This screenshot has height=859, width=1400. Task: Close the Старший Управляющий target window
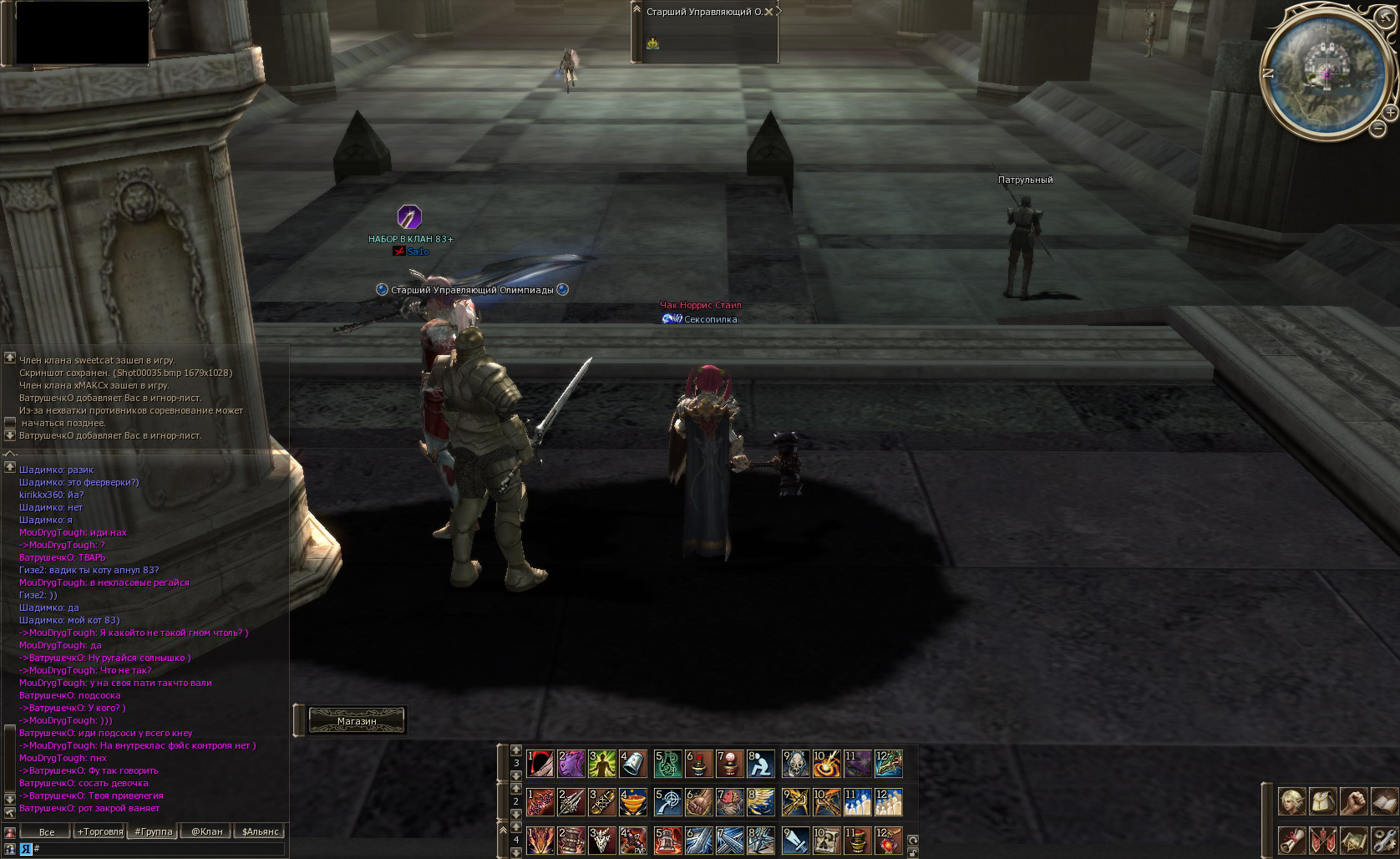click(x=768, y=12)
